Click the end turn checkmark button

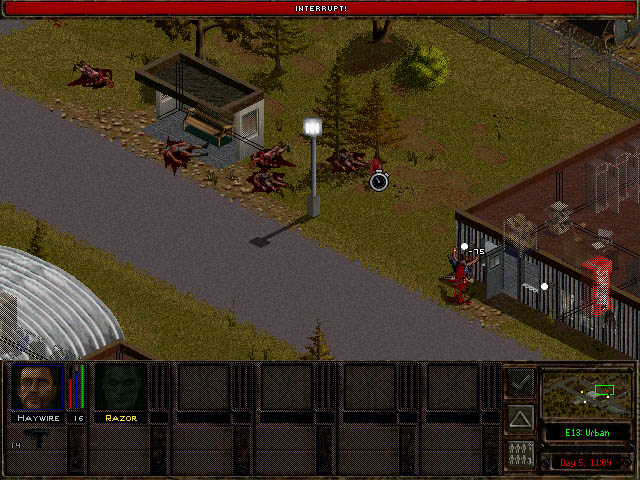pos(519,381)
